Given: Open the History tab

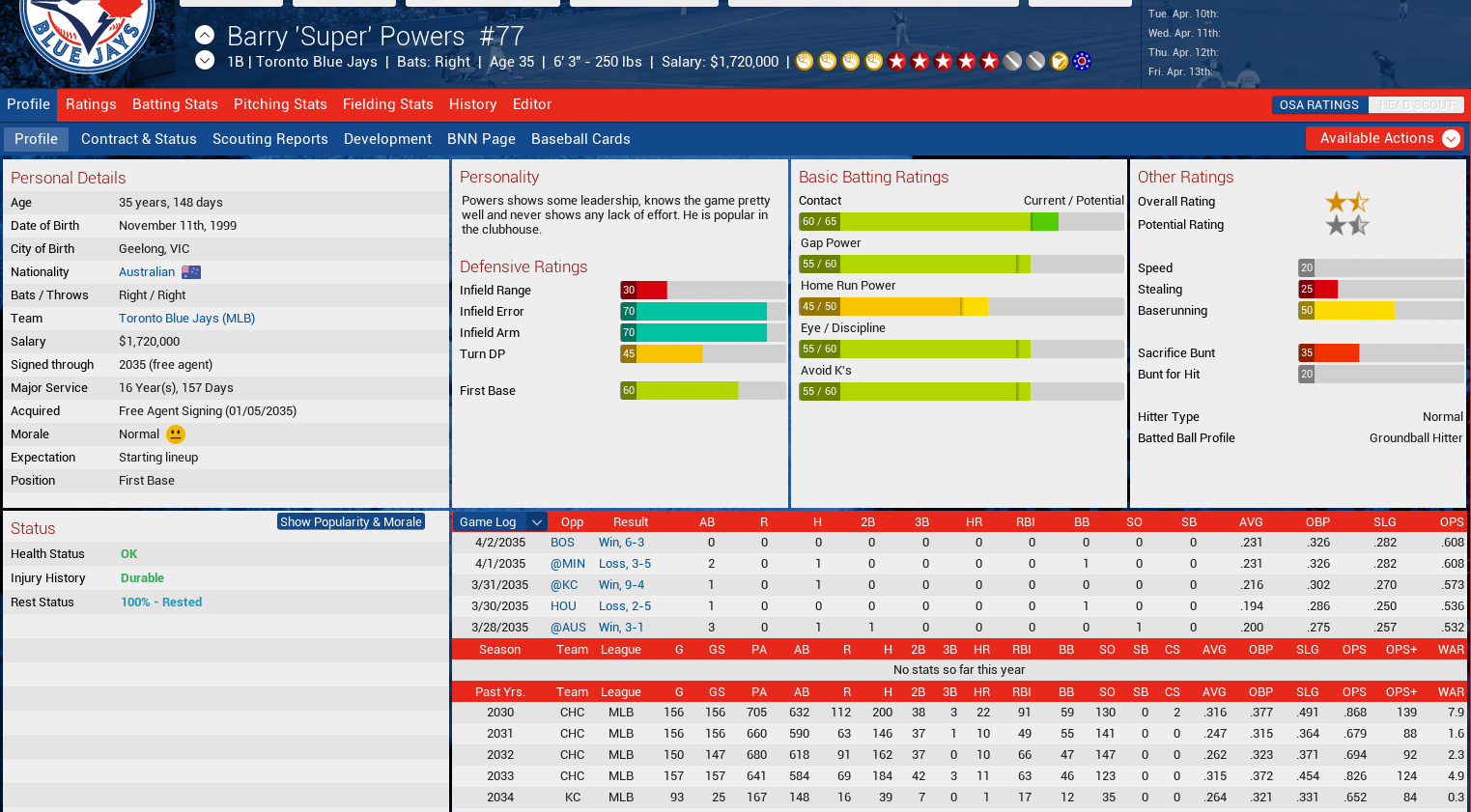Looking at the screenshot, I should click(472, 104).
